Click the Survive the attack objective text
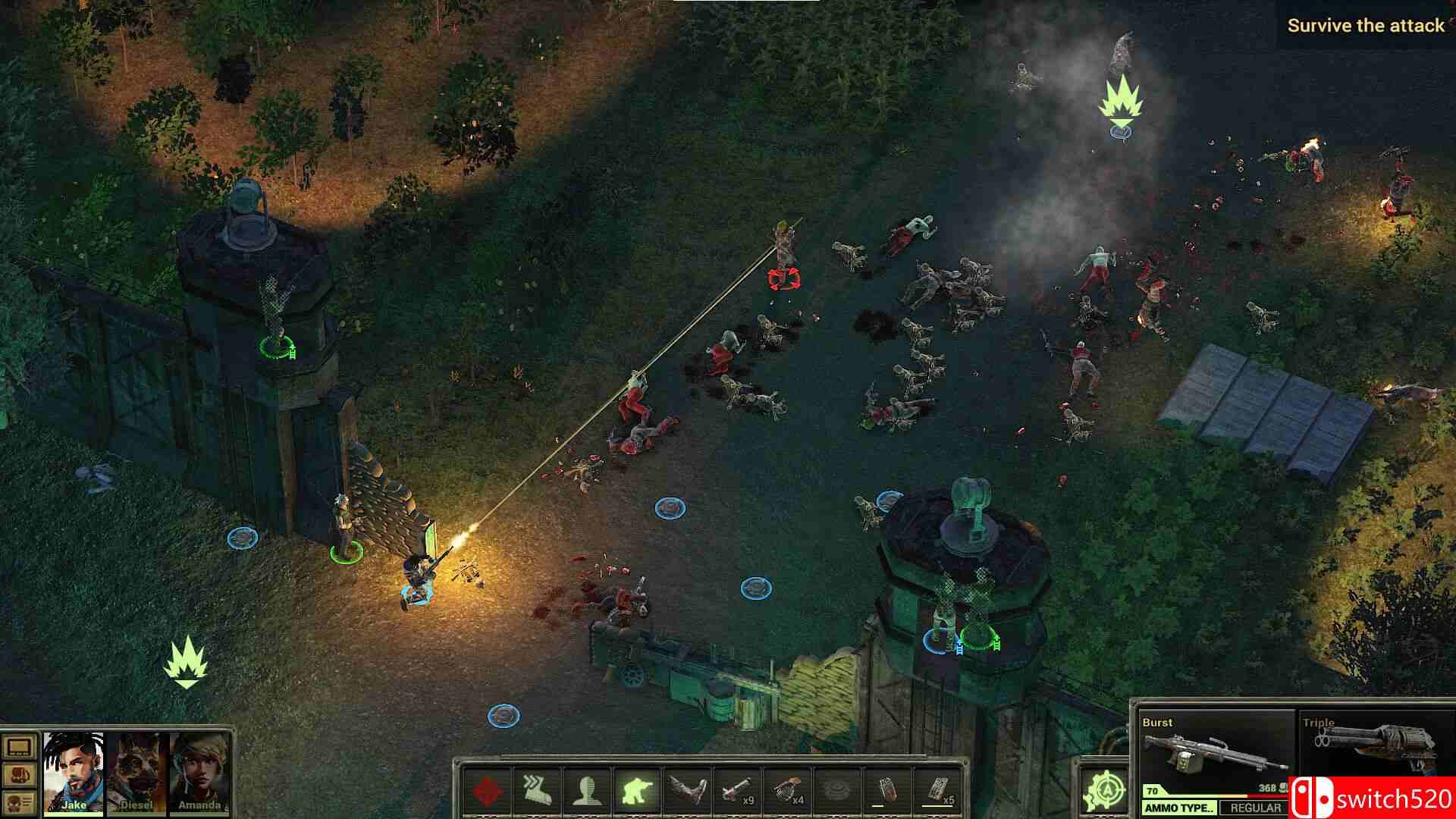Screen dimensions: 1456x819 tap(1365, 25)
